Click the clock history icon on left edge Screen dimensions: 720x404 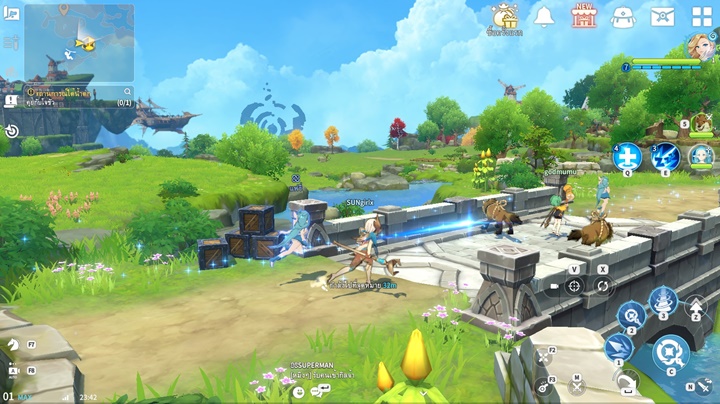pos(11,131)
